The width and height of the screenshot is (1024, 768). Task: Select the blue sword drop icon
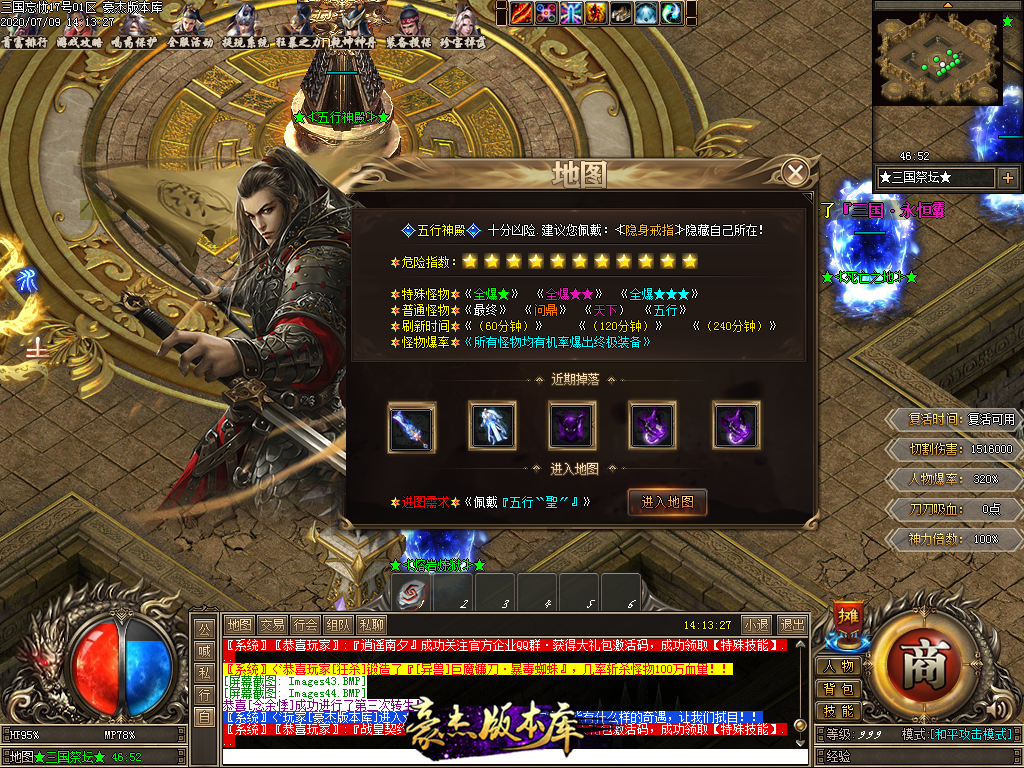tap(411, 425)
